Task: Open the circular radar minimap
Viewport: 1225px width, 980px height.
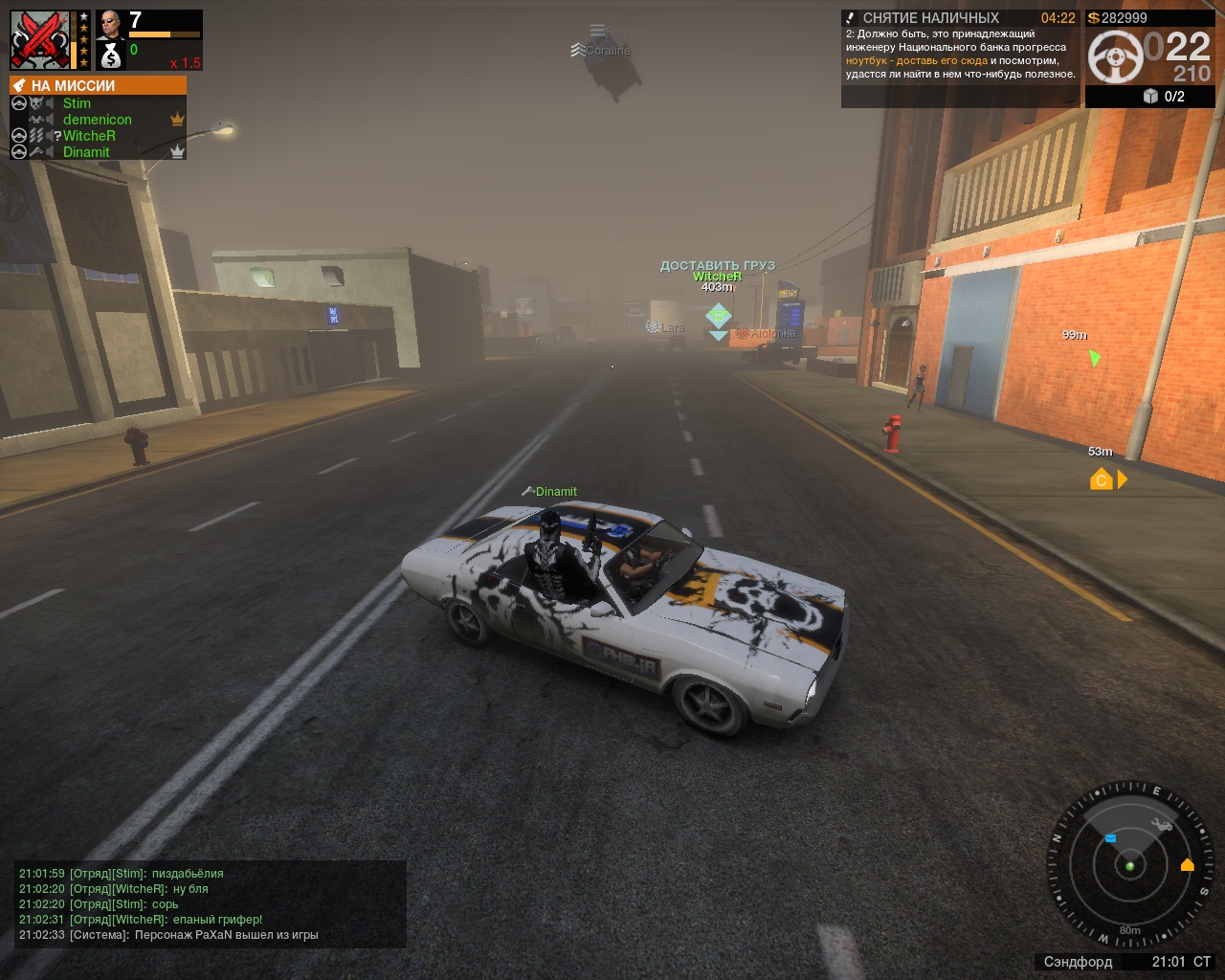Action: pyautogui.click(x=1129, y=864)
